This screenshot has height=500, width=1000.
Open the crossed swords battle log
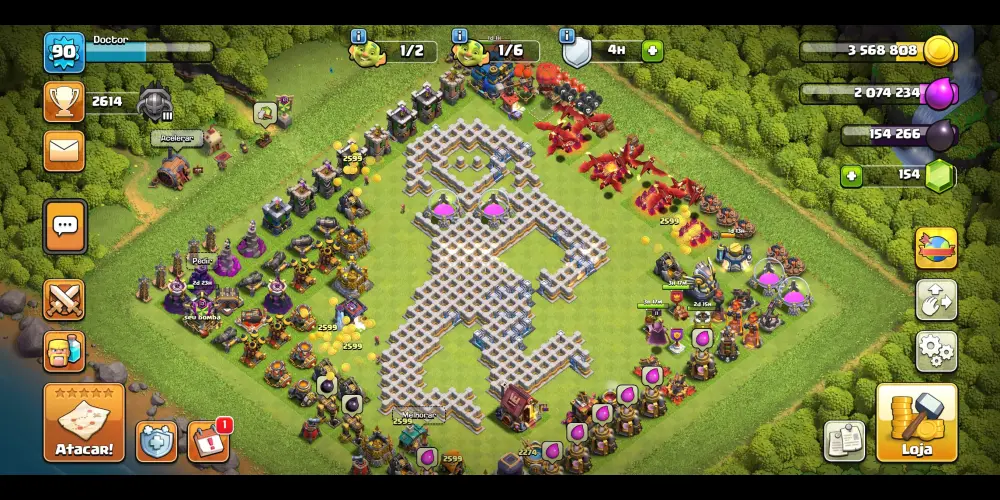pos(64,299)
